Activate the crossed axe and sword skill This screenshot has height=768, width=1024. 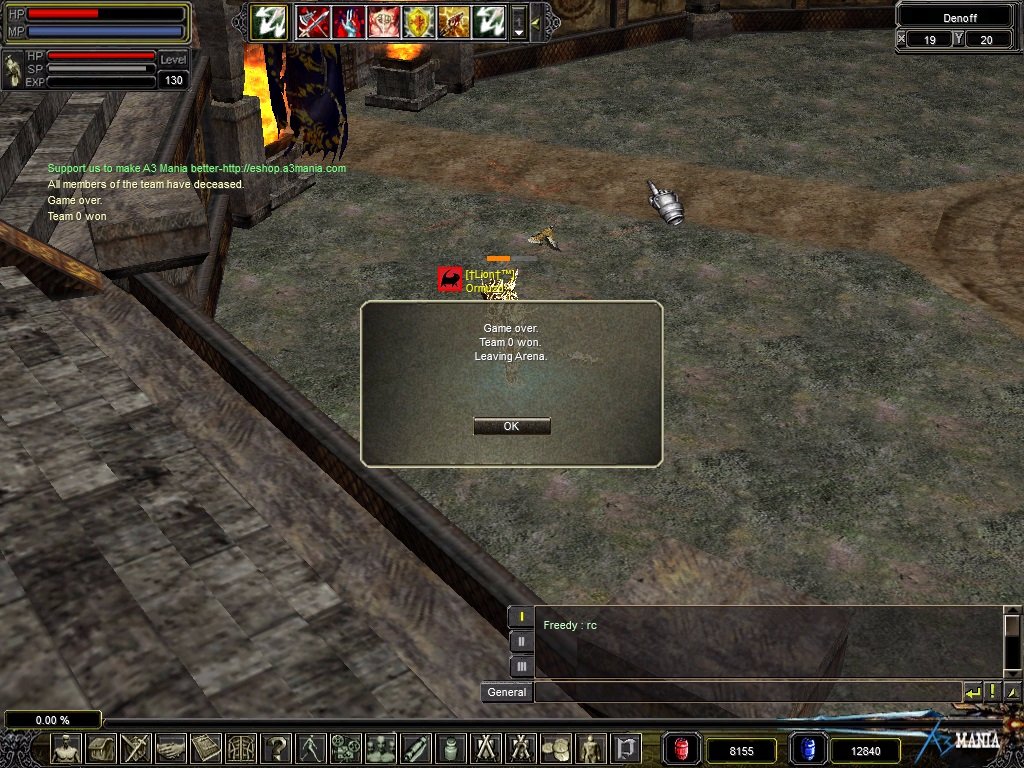tap(313, 21)
